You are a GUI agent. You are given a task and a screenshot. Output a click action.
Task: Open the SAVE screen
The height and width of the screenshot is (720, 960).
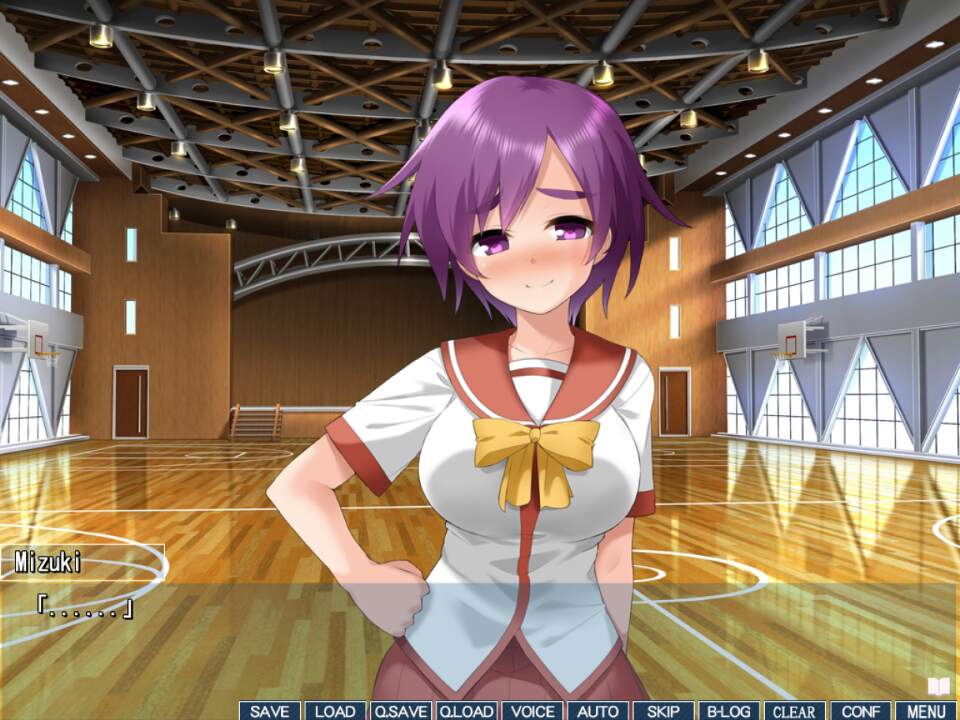(x=270, y=711)
